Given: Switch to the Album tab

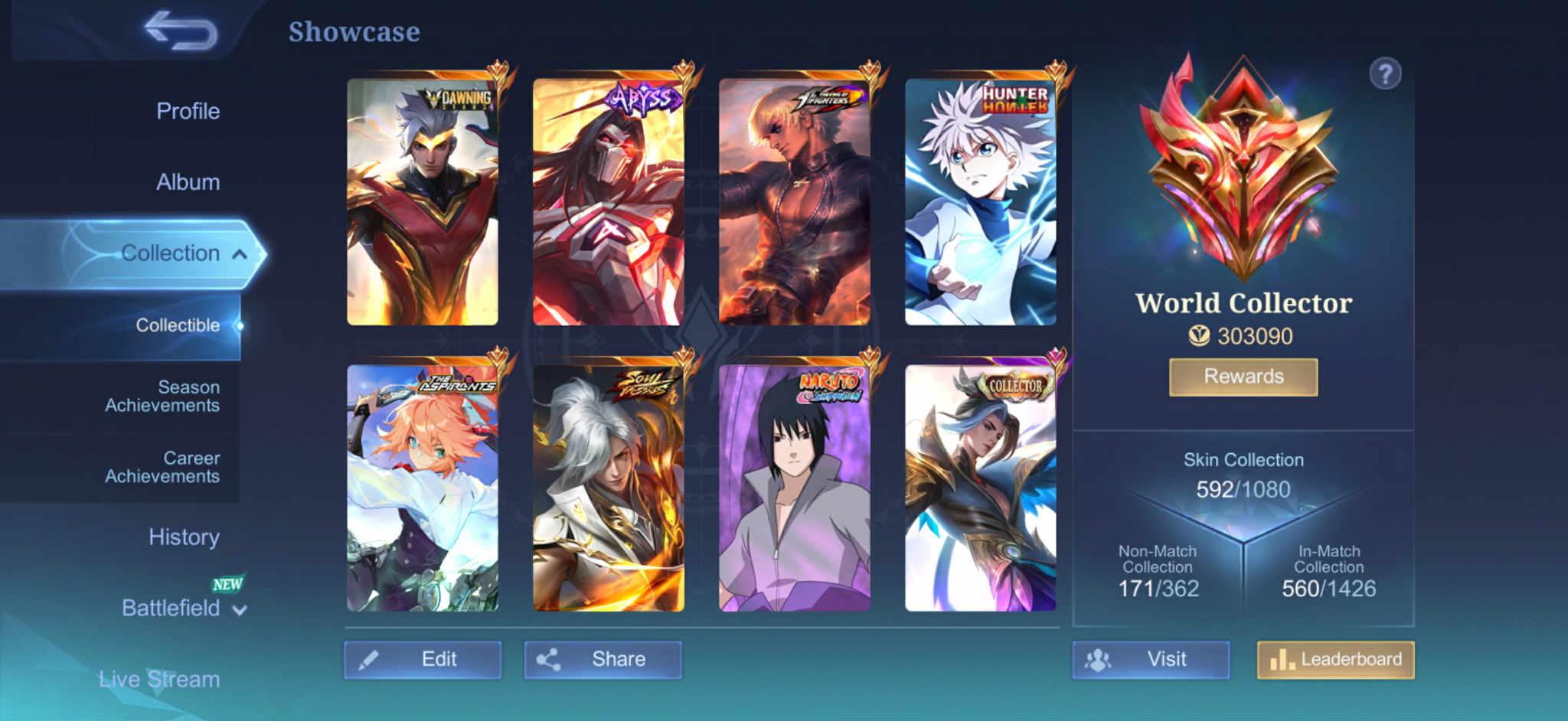Looking at the screenshot, I should [188, 182].
